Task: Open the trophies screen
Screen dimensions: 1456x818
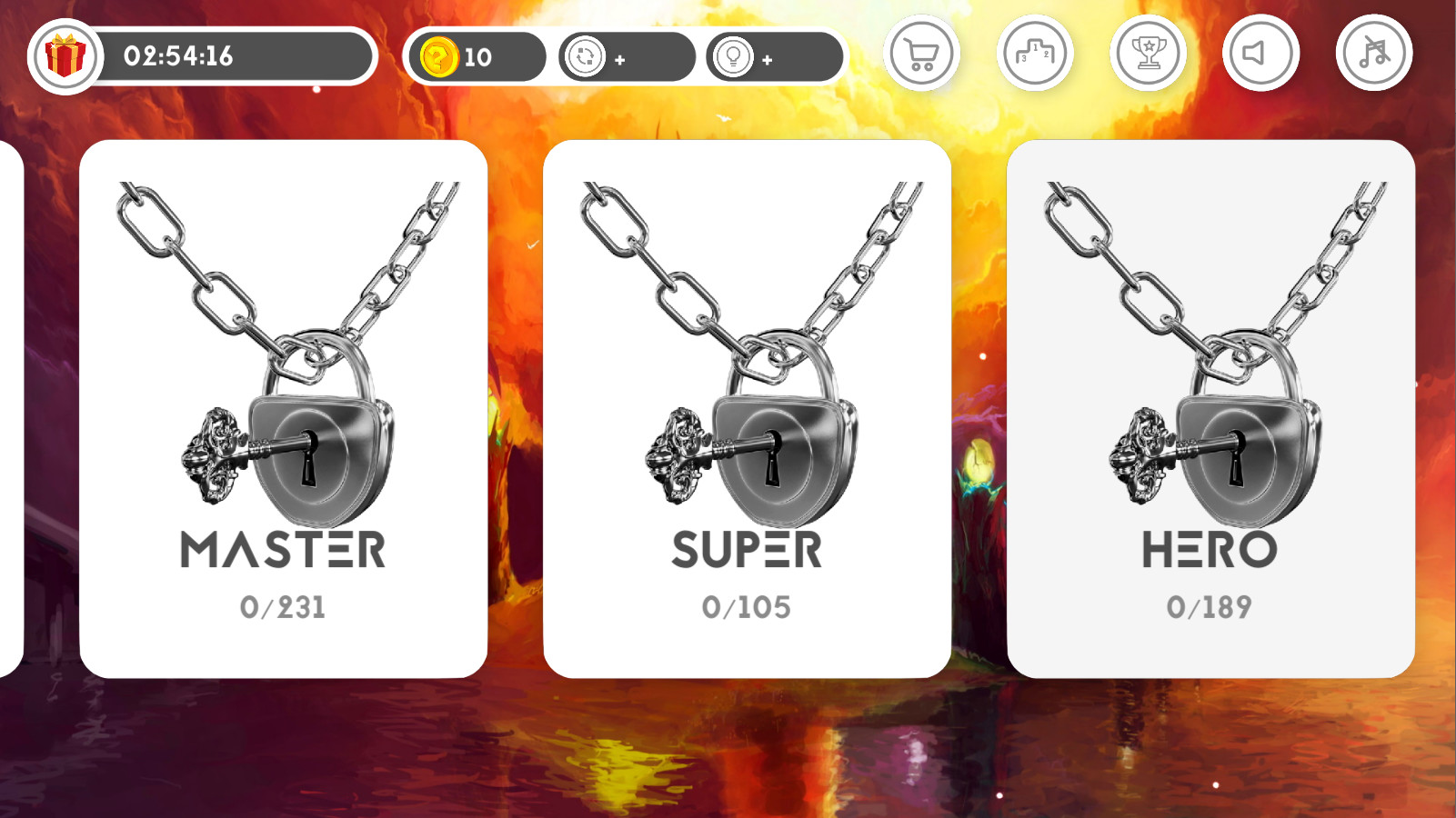Action: pyautogui.click(x=1148, y=53)
